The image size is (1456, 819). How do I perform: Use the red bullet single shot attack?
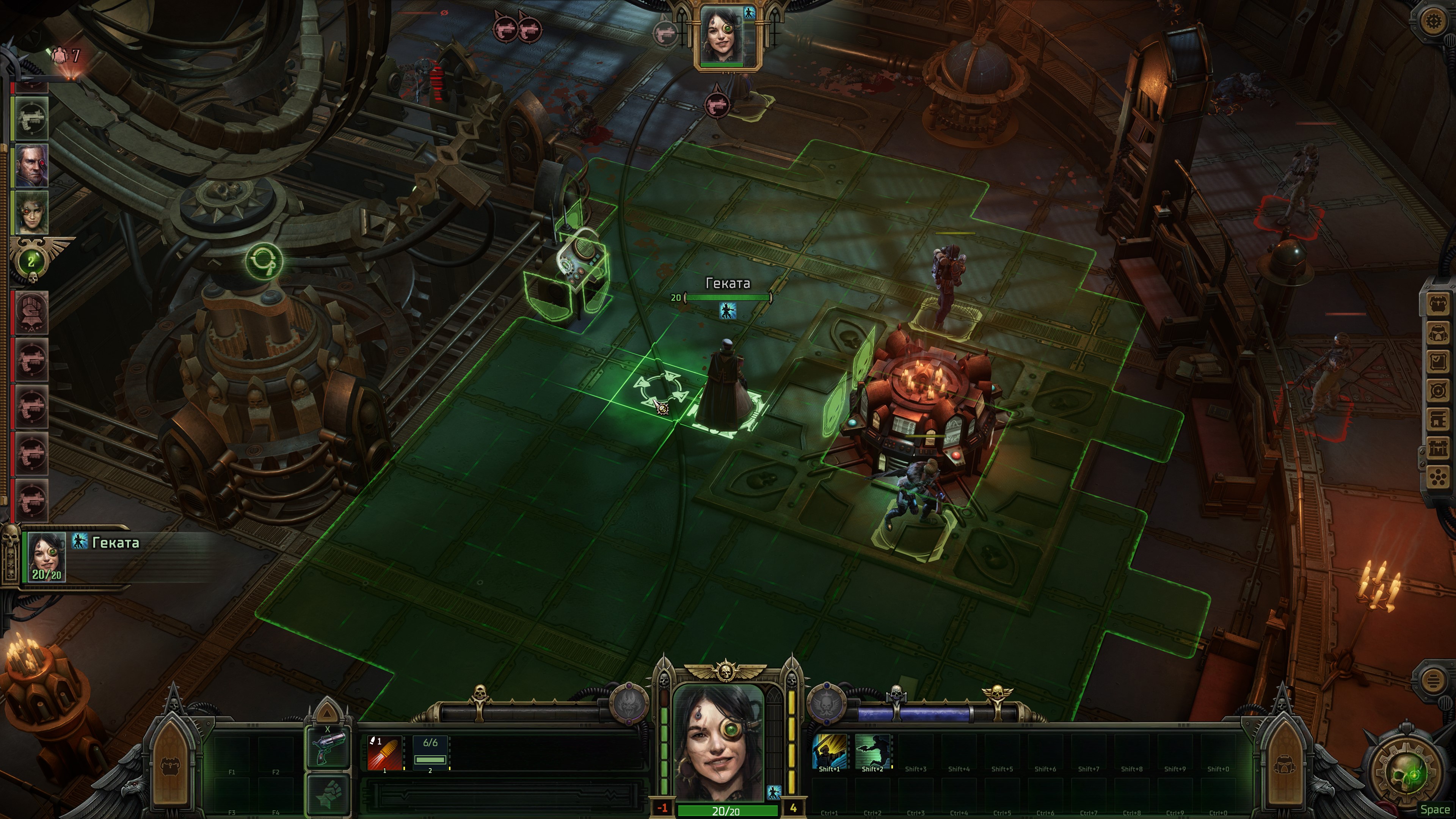click(385, 753)
